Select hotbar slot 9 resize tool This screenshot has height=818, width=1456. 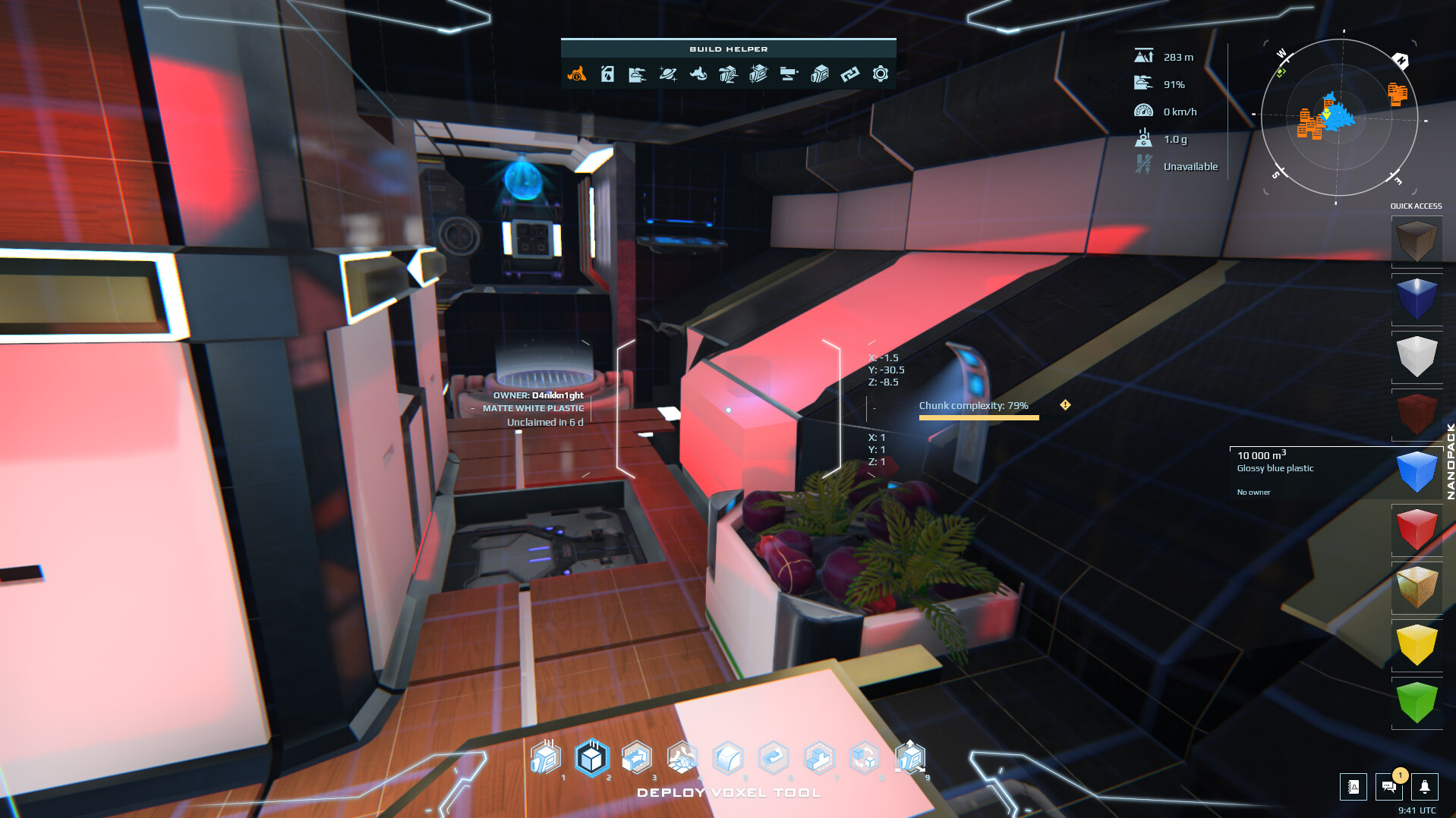click(x=910, y=757)
